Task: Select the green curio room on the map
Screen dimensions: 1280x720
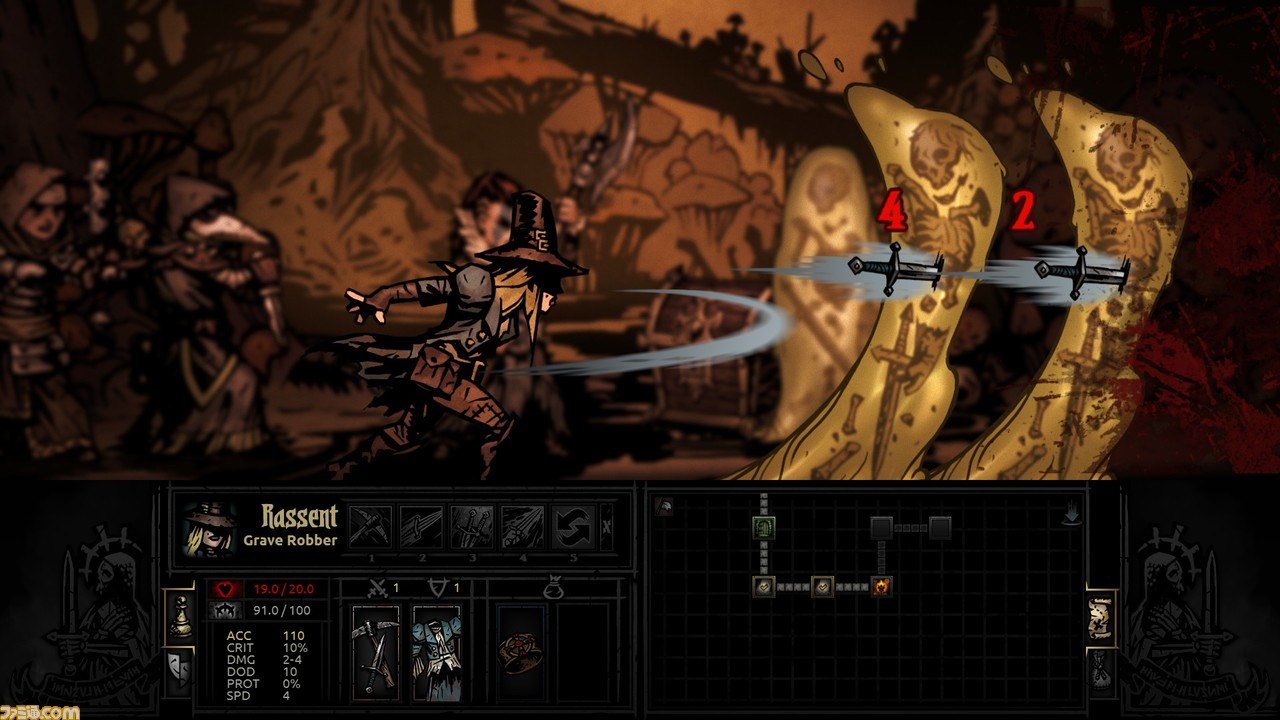Action: coord(764,527)
